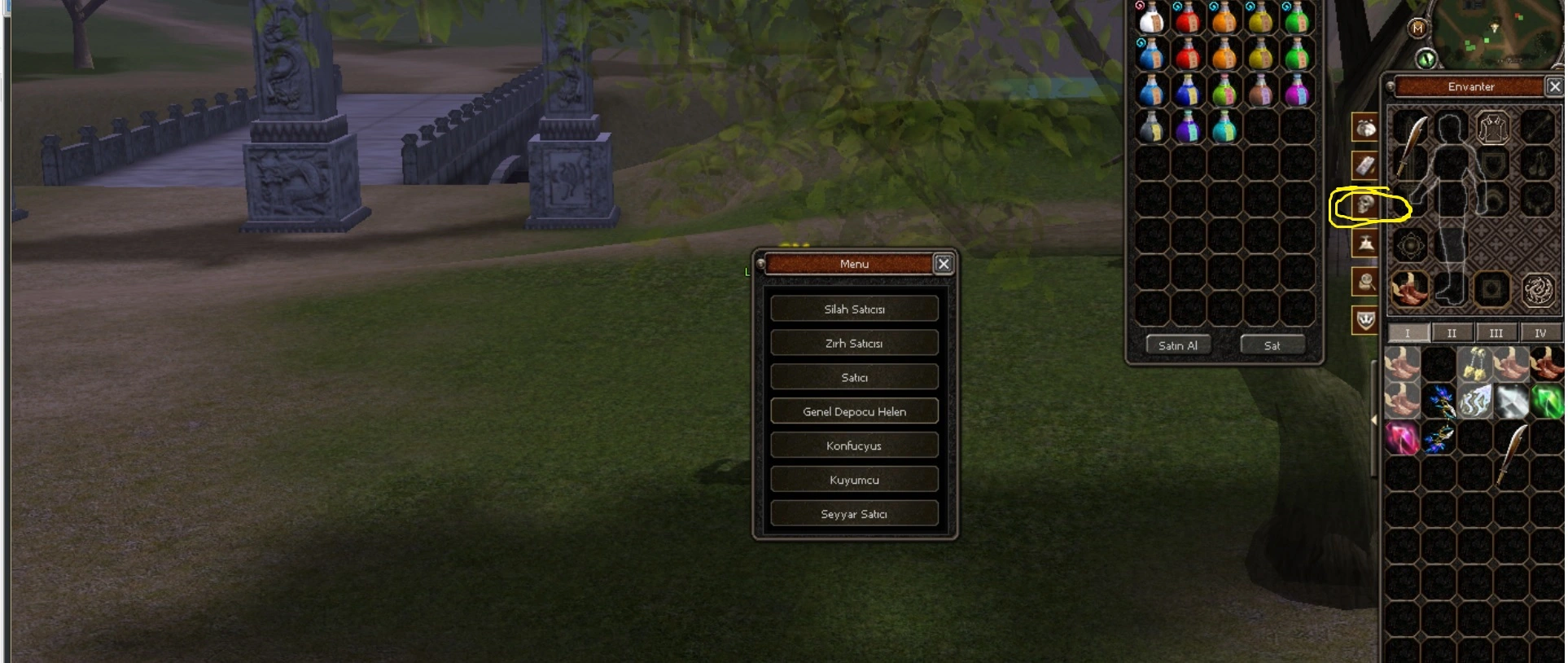This screenshot has height=663, width=1568.
Task: Select Seyyar Satıcı entry
Action: [x=854, y=514]
